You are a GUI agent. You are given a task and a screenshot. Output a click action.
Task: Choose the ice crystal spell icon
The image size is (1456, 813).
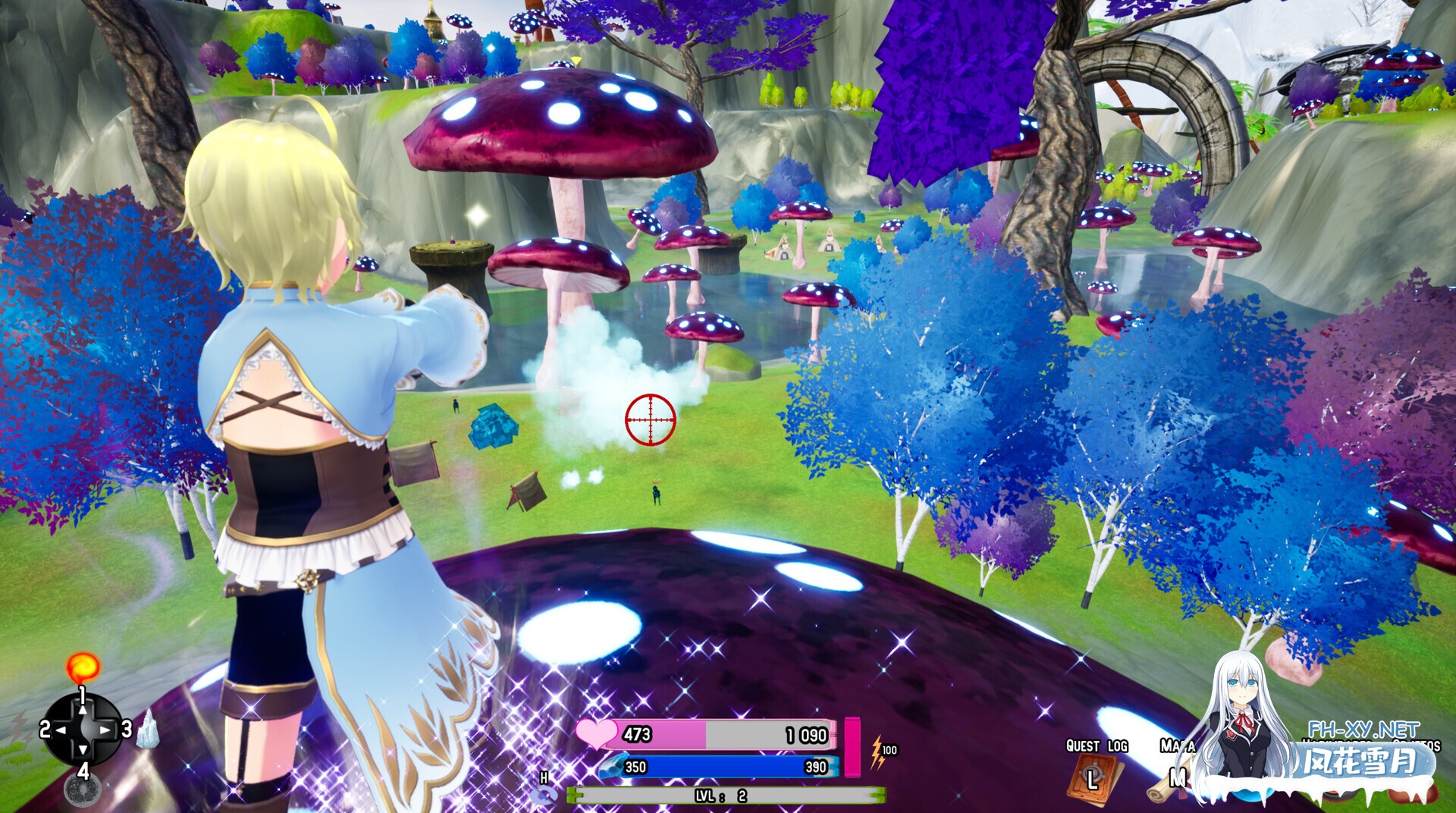(147, 730)
